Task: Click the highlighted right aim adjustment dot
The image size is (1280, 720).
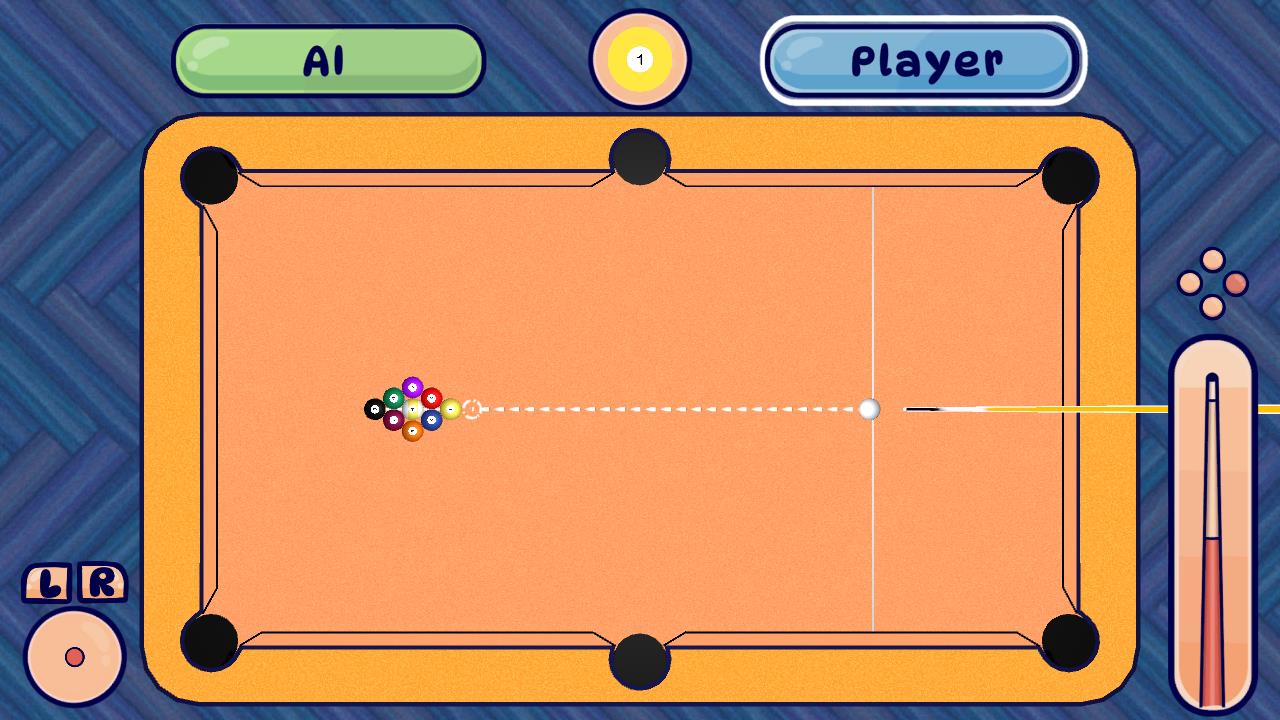Action: pyautogui.click(x=1237, y=283)
